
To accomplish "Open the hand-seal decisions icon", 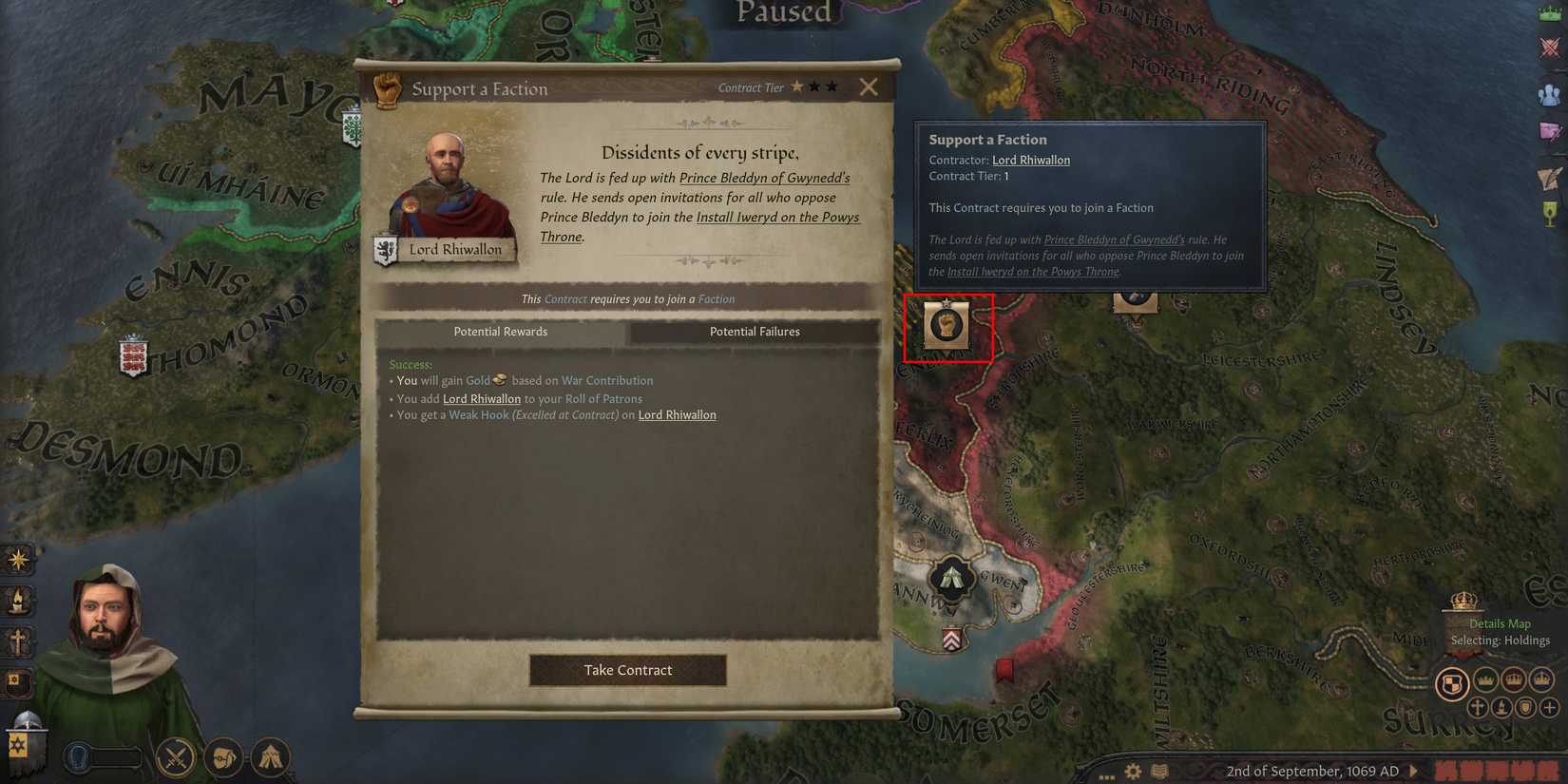I will pos(223,758).
